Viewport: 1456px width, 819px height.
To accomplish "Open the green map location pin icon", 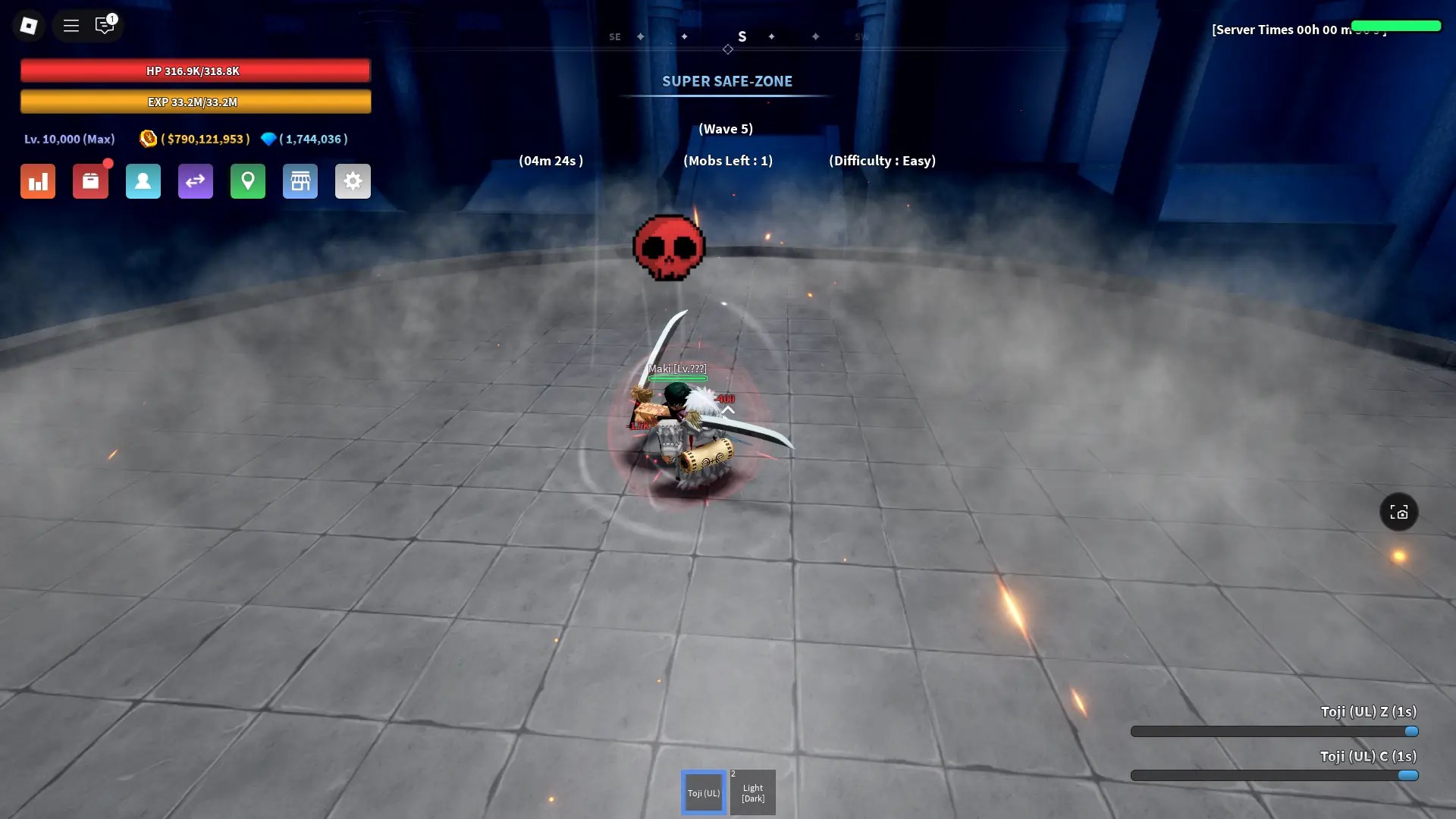I will pos(248,181).
